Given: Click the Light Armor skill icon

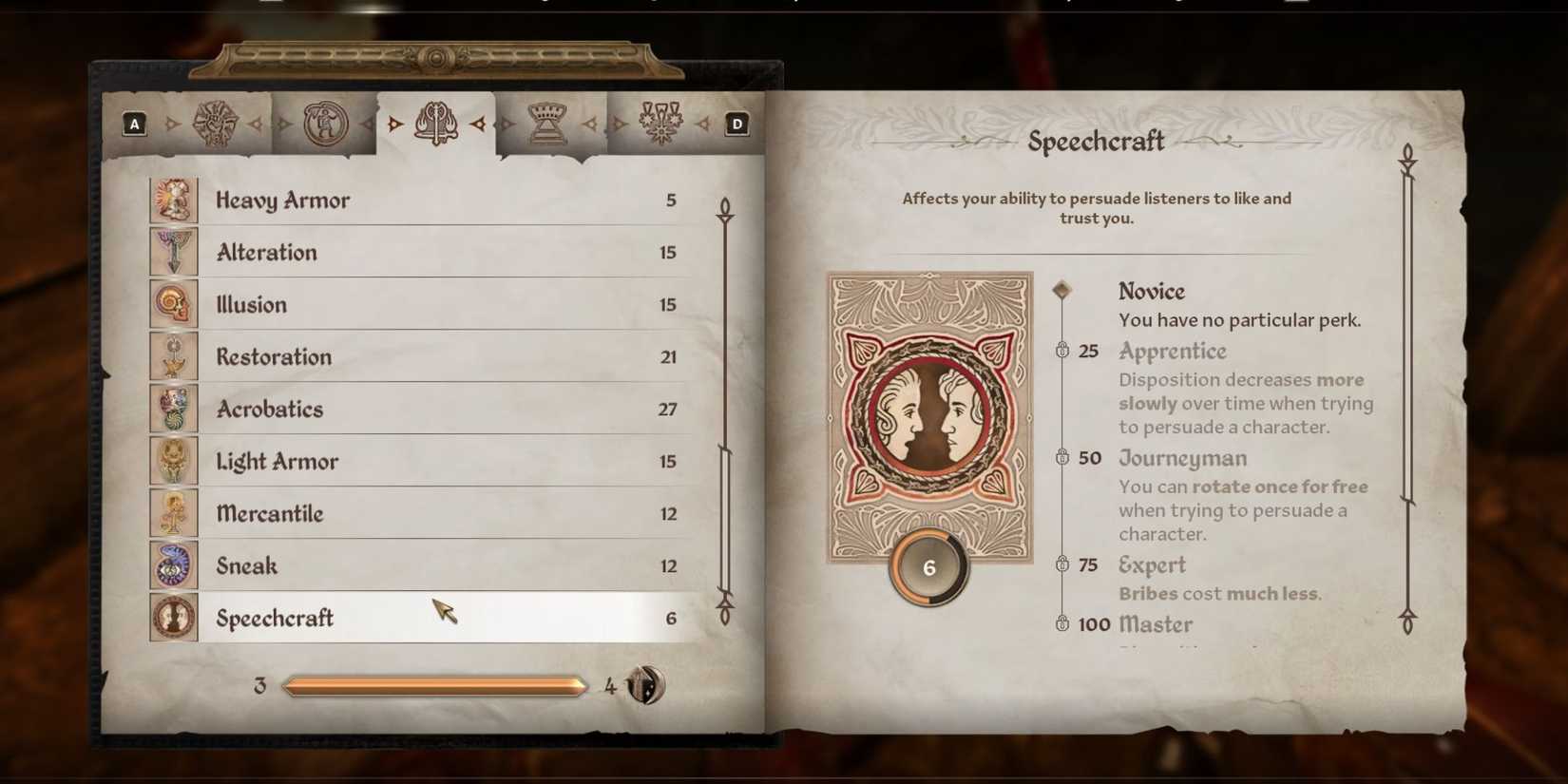Looking at the screenshot, I should pos(174,461).
